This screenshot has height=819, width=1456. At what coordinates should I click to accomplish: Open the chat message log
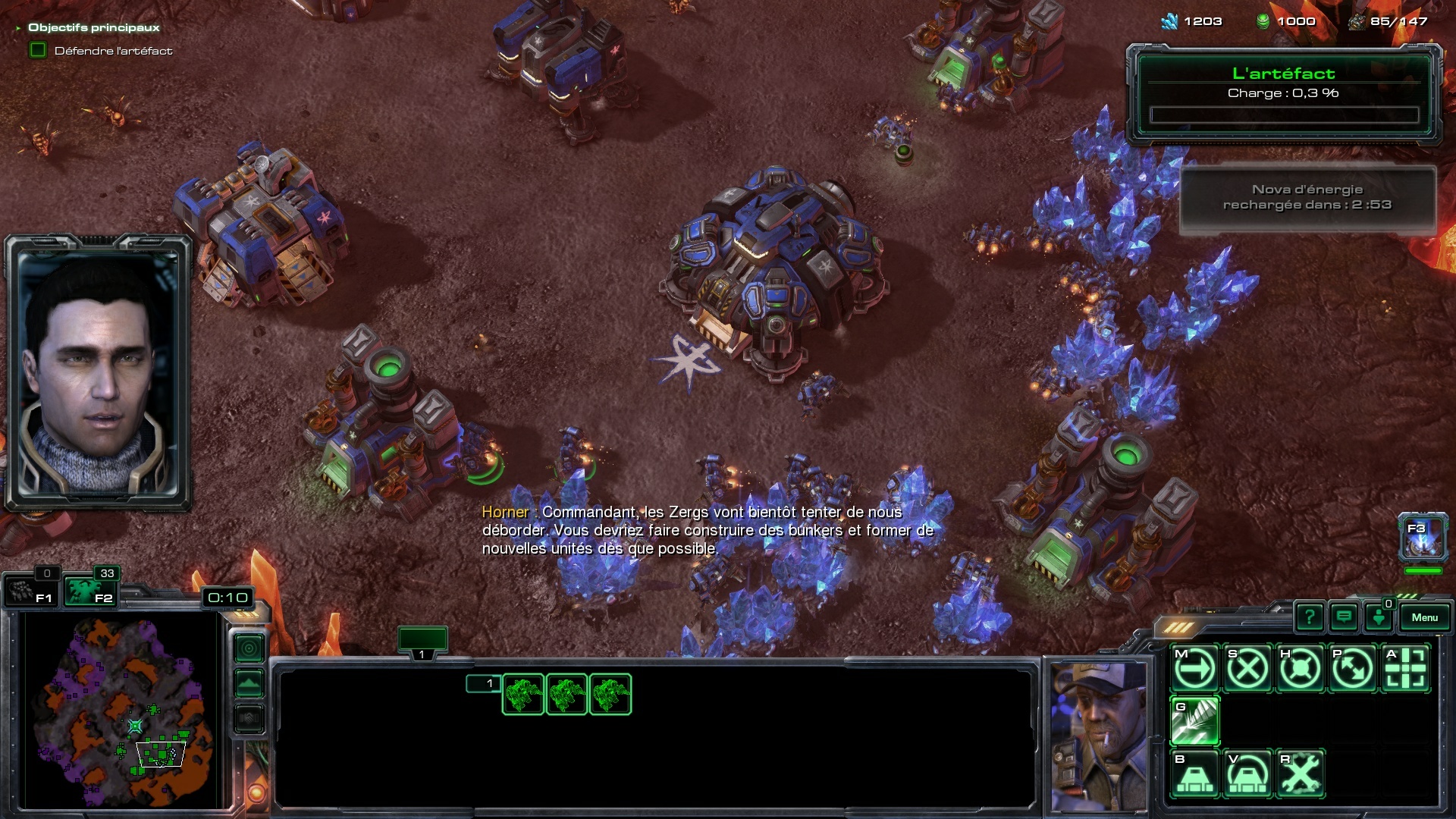click(1344, 617)
